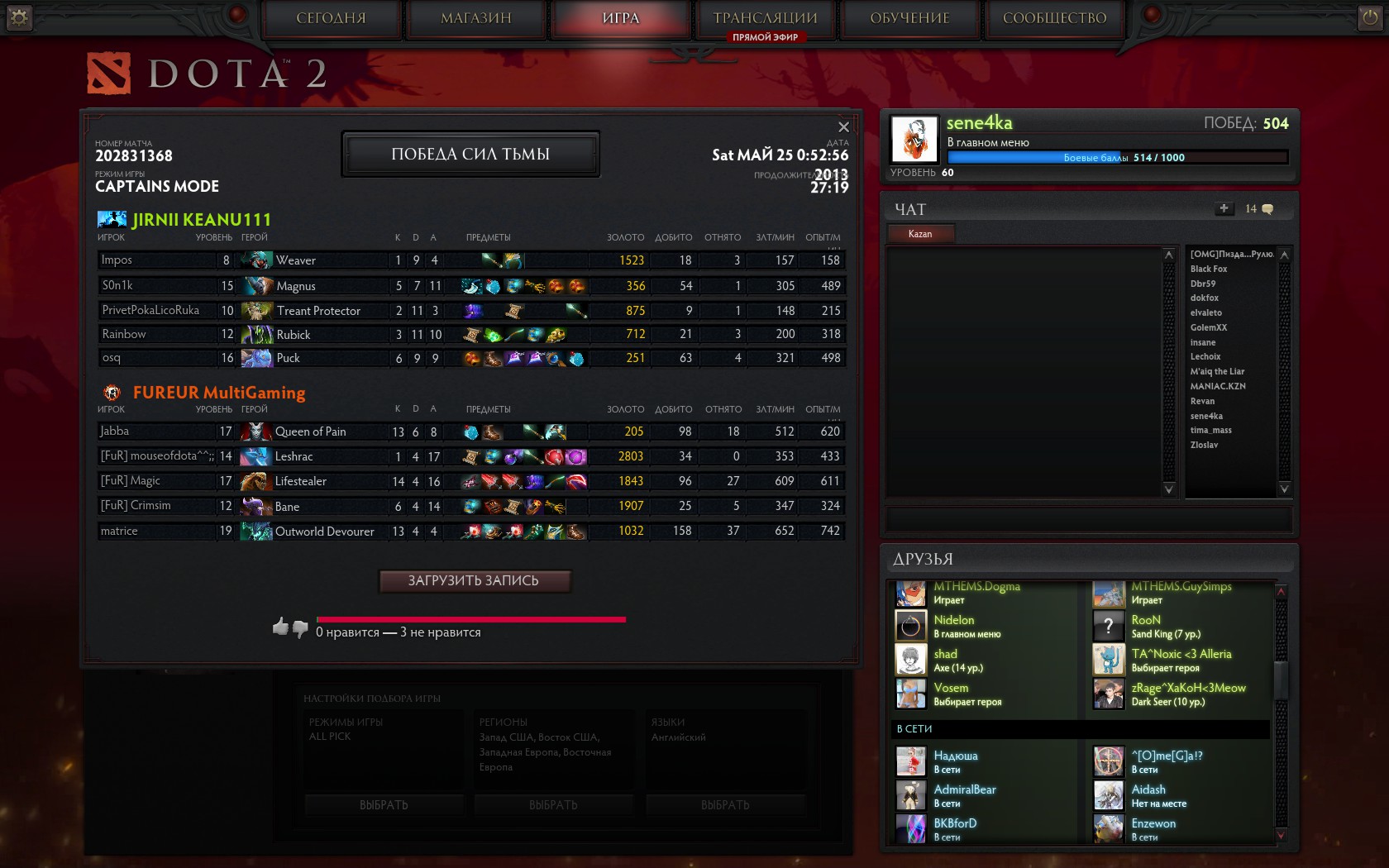Download replay with ЗАГРУЗИТЬ ЗАПИСЬ
Image resolution: width=1389 pixels, height=868 pixels.
click(x=474, y=581)
